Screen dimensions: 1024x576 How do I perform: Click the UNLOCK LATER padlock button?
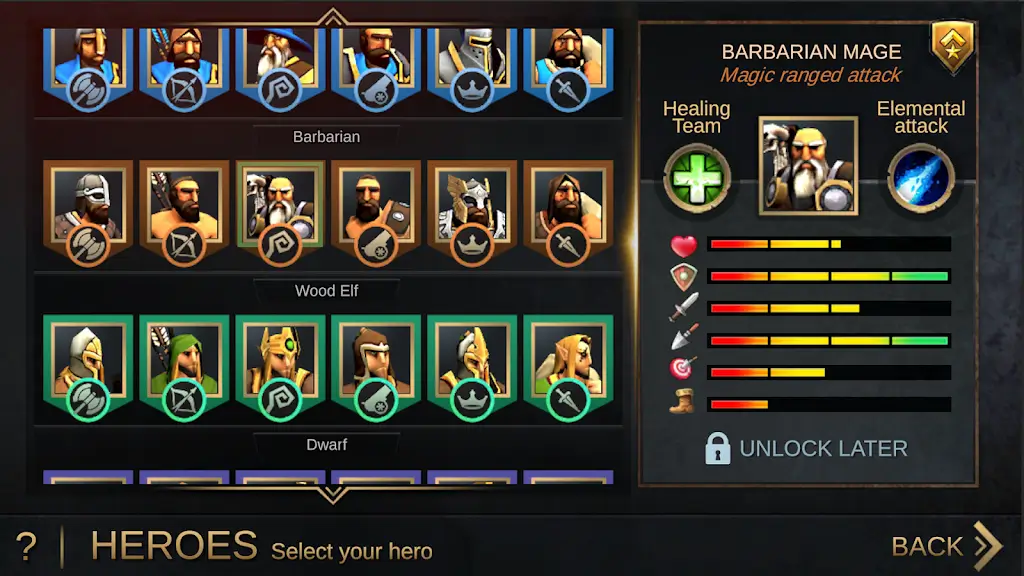click(806, 448)
